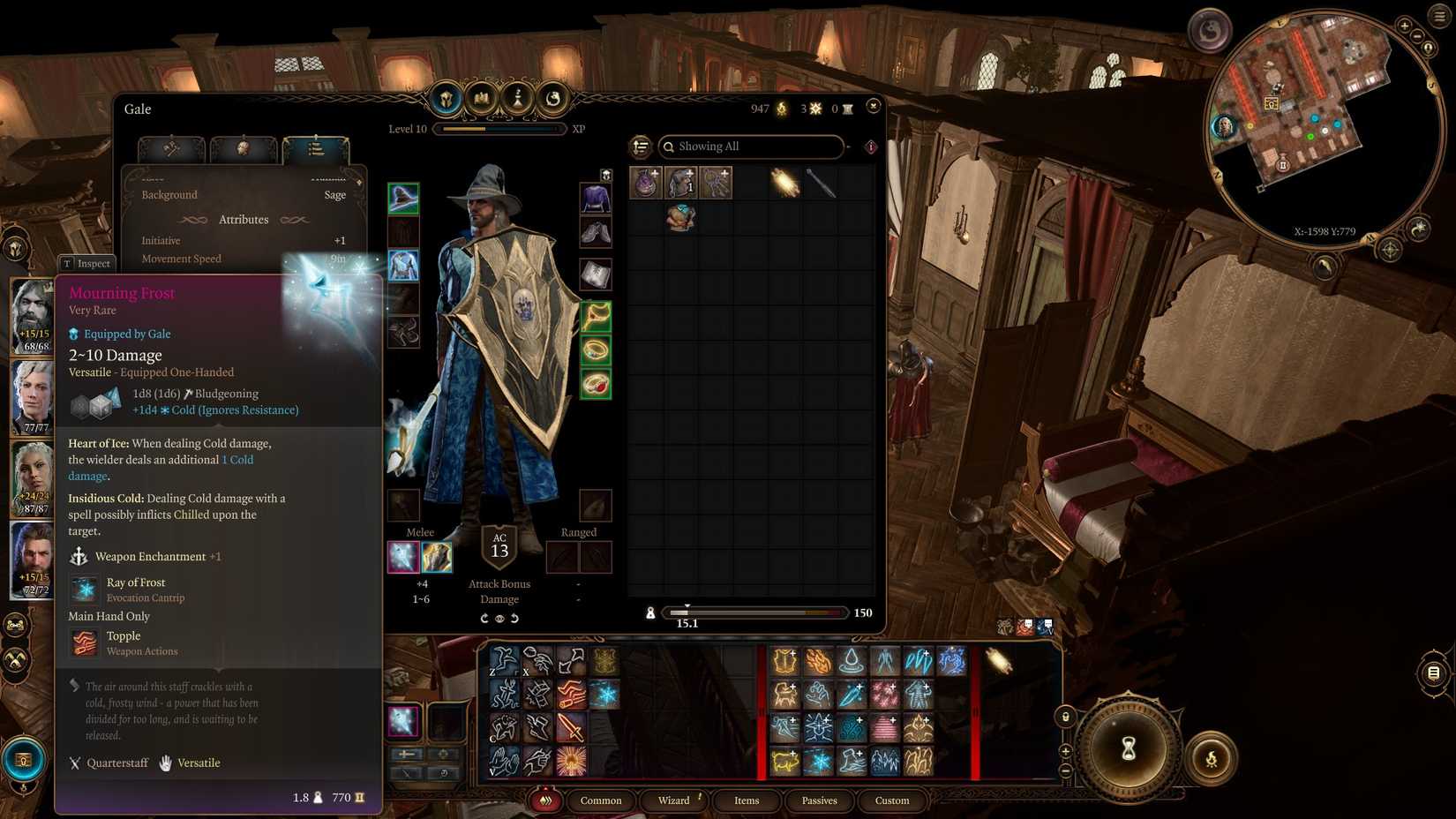Toggle helmet visibility below the character model
The height and width of the screenshot is (819, 1456).
[500, 619]
